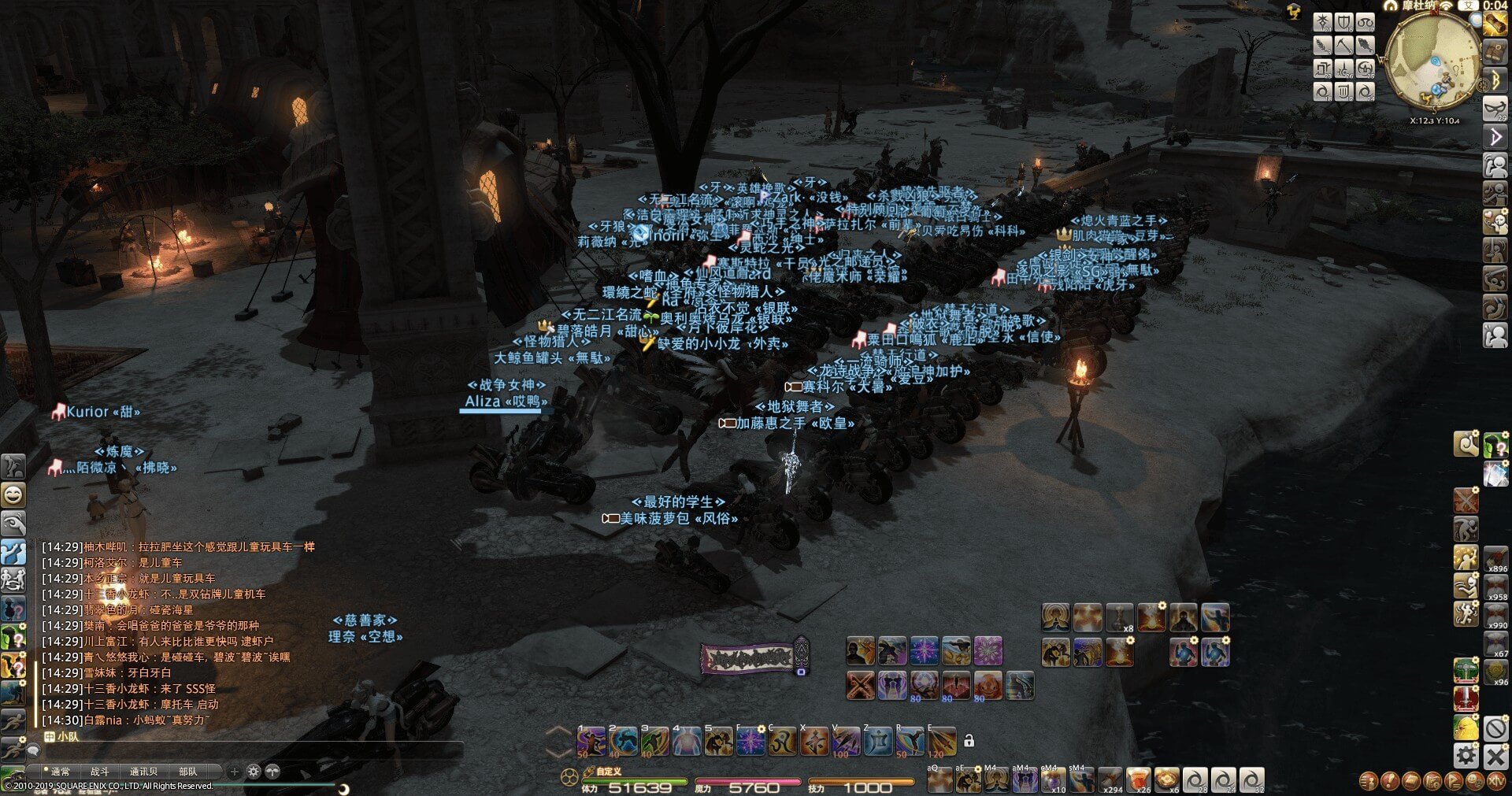Switch to the 通讯贝 chat tab

[x=143, y=772]
